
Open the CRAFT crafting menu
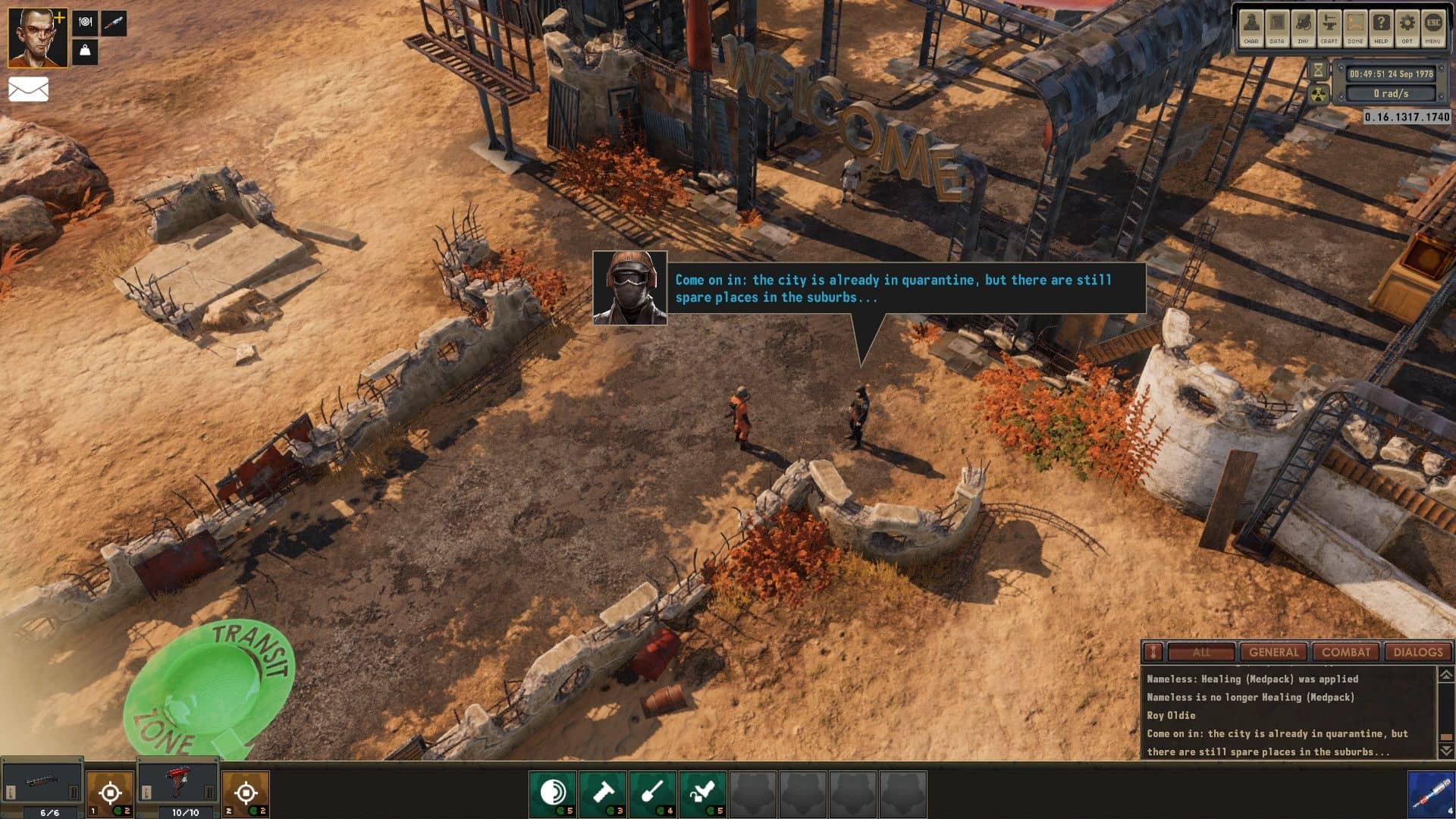[1329, 27]
